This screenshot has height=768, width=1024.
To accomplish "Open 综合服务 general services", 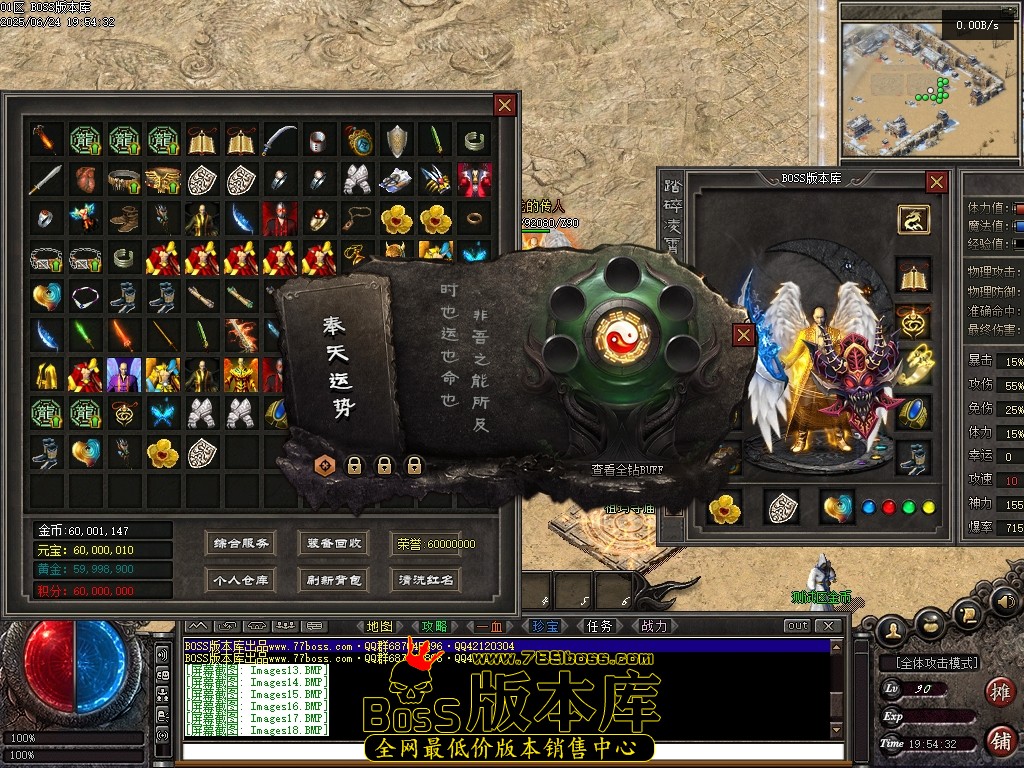I will (x=240, y=544).
